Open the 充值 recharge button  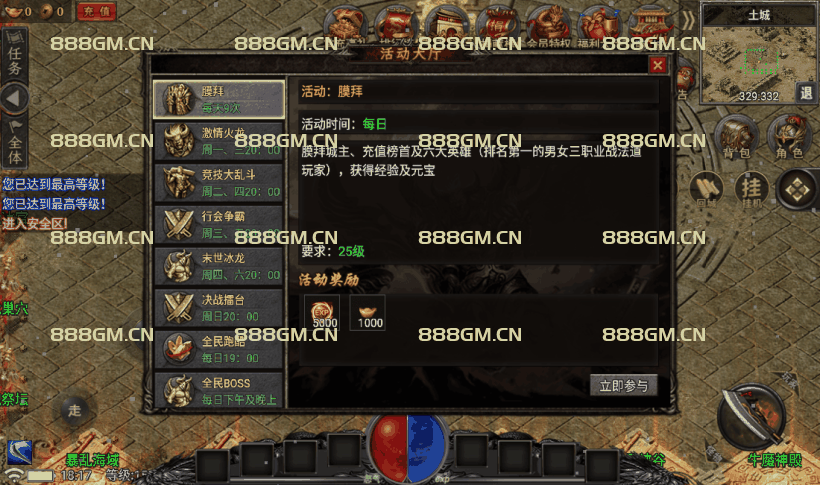click(x=96, y=12)
